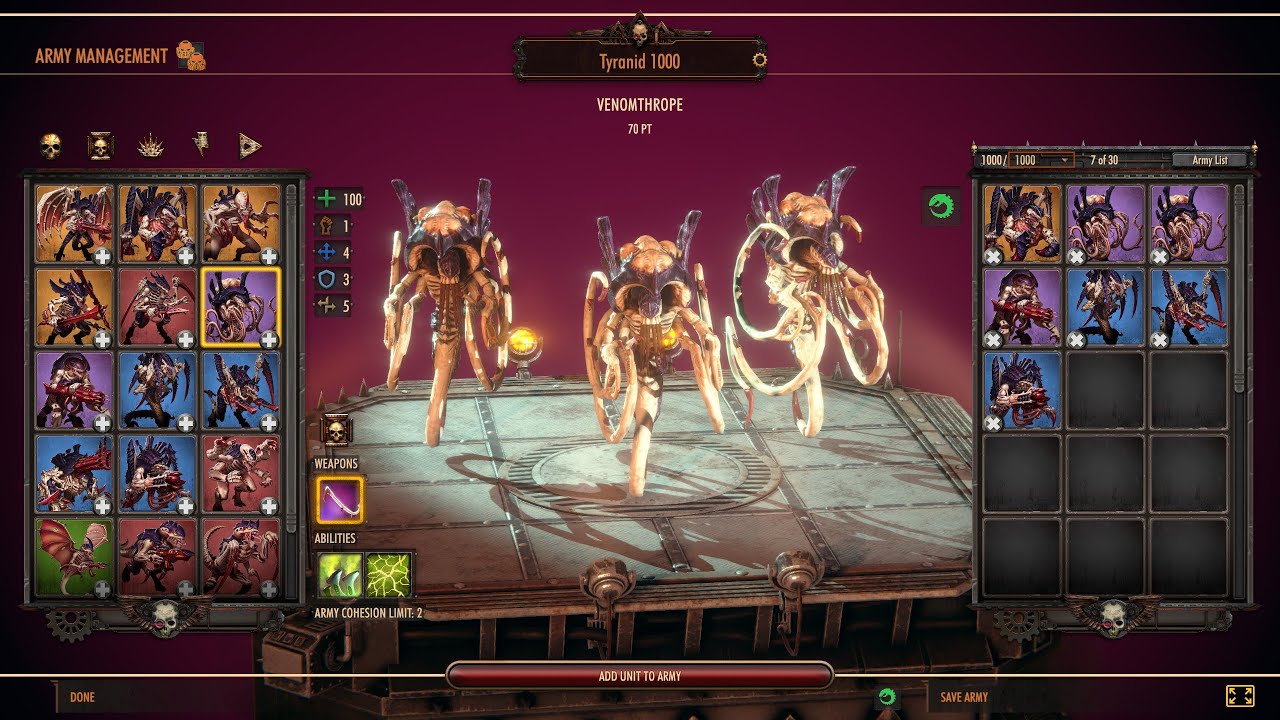The width and height of the screenshot is (1280, 720).
Task: Select the scythe whip weapon icon
Action: (x=340, y=500)
